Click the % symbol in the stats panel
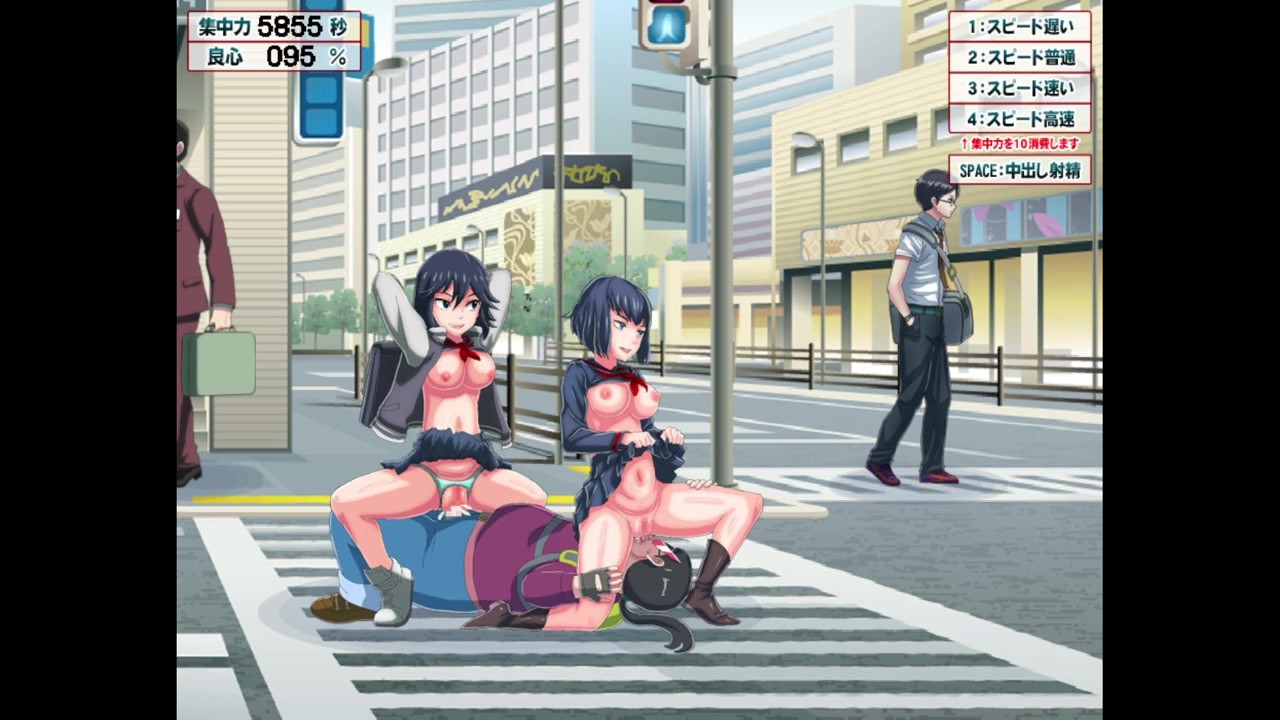 point(339,56)
